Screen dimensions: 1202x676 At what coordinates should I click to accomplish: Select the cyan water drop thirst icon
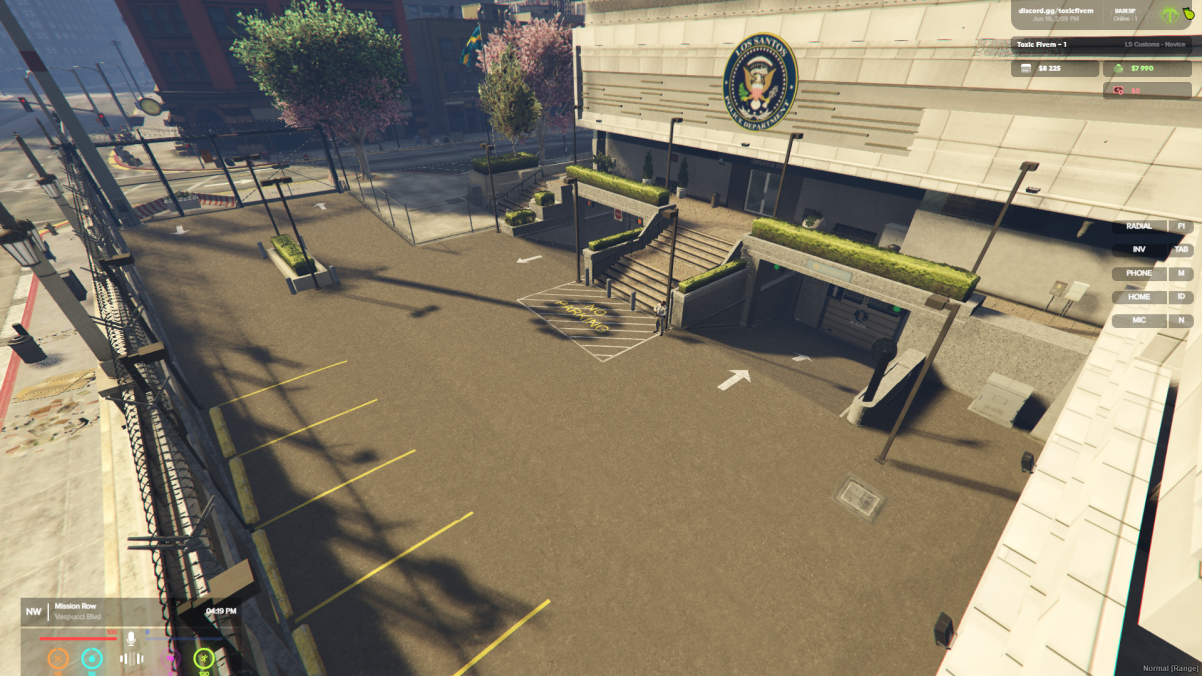(92, 659)
